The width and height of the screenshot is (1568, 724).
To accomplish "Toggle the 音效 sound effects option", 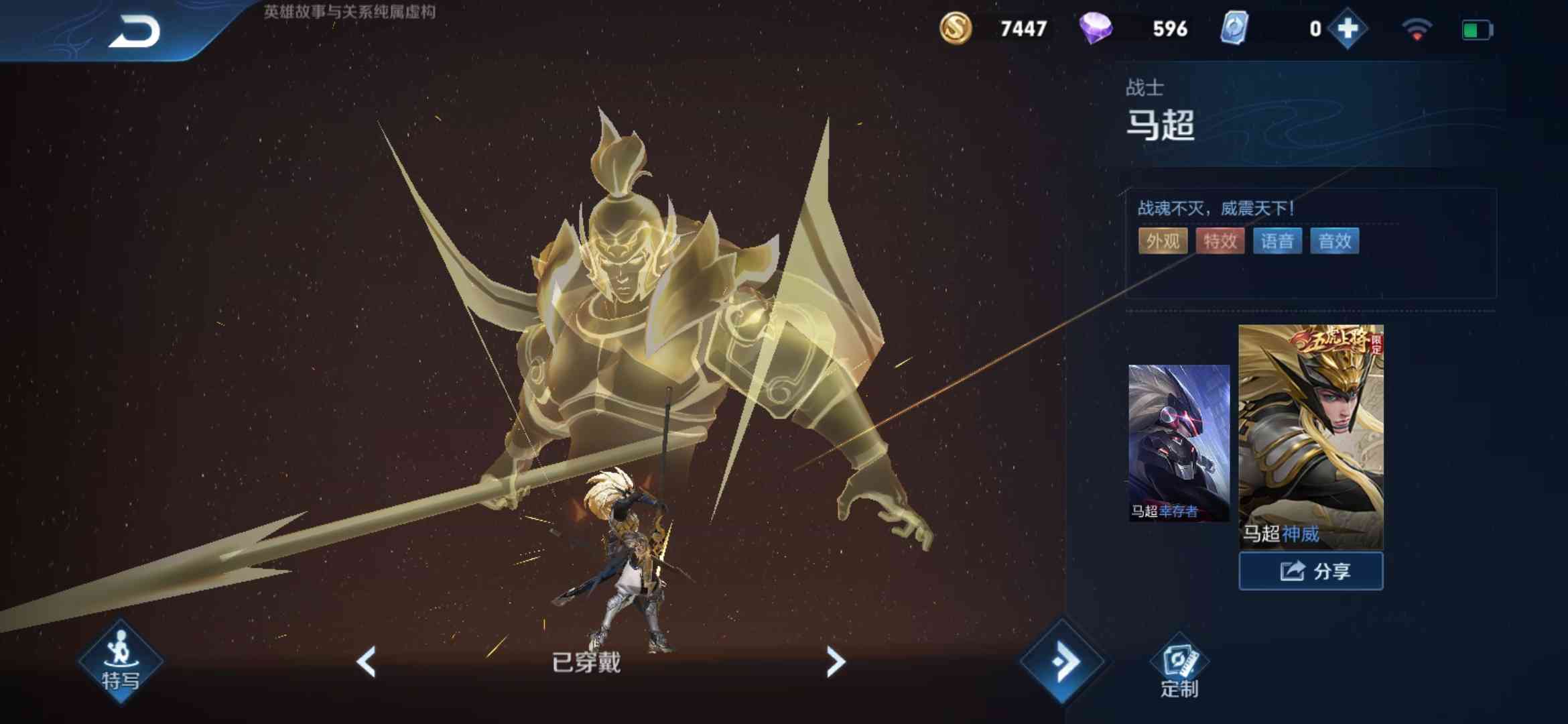I will (x=1334, y=241).
